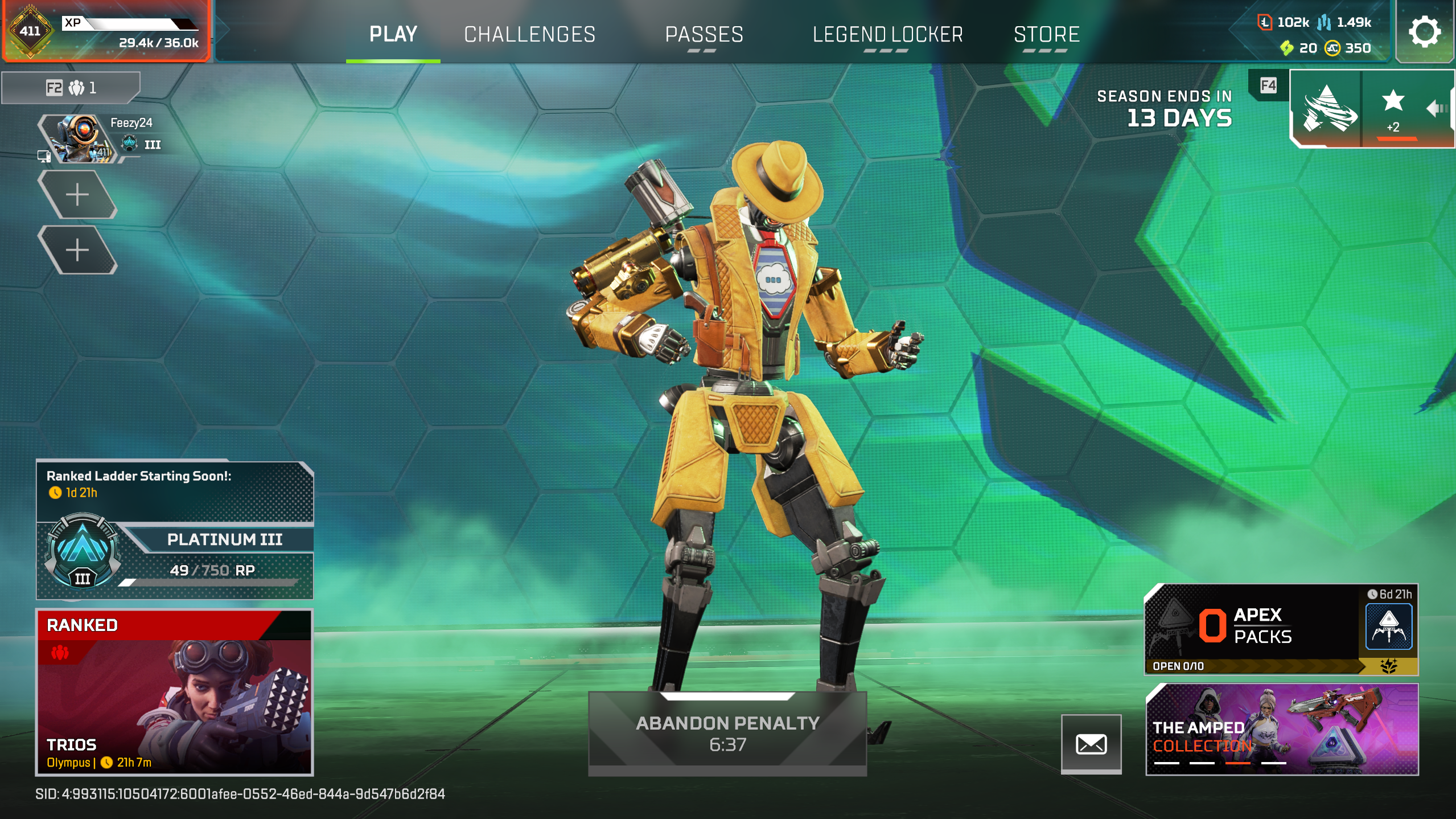Open the friends list button

(71, 88)
